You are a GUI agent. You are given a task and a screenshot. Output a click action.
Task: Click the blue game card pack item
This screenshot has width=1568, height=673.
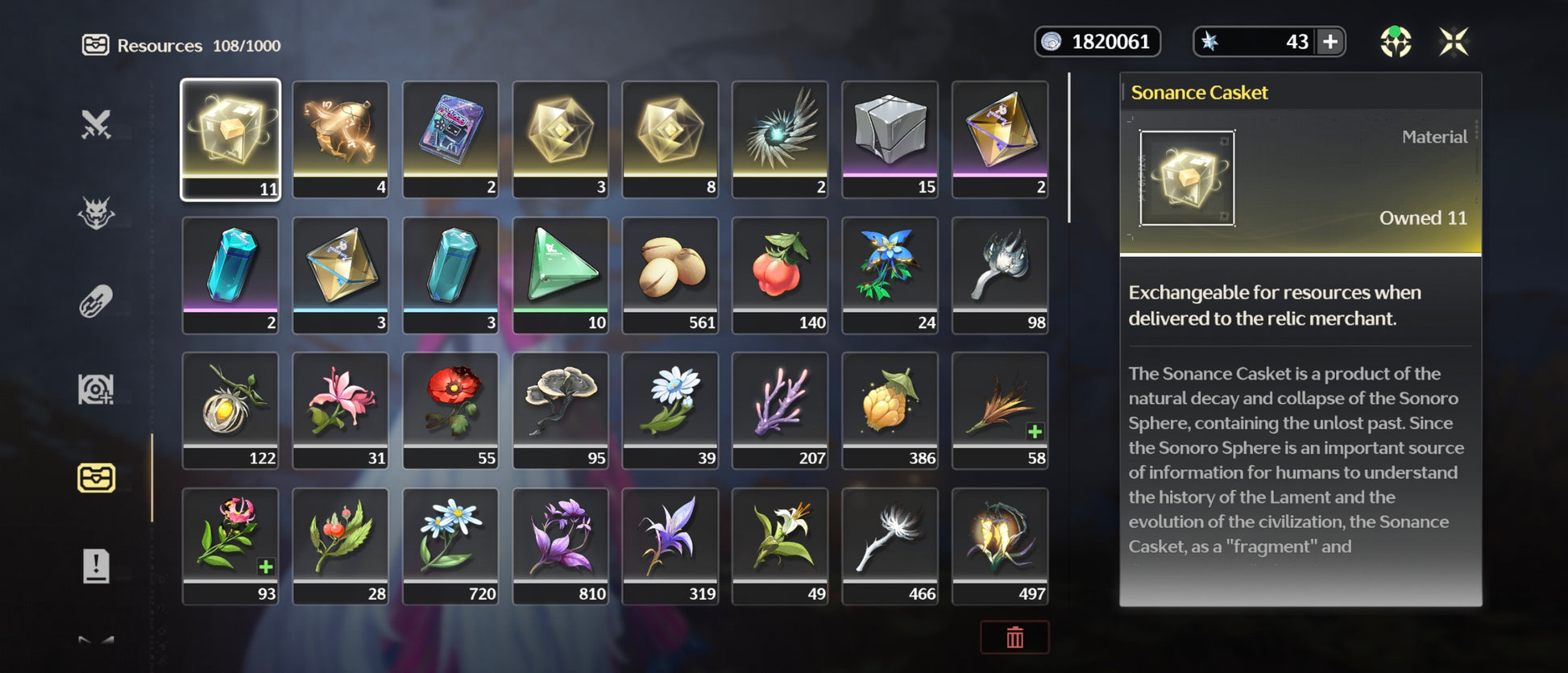point(450,139)
